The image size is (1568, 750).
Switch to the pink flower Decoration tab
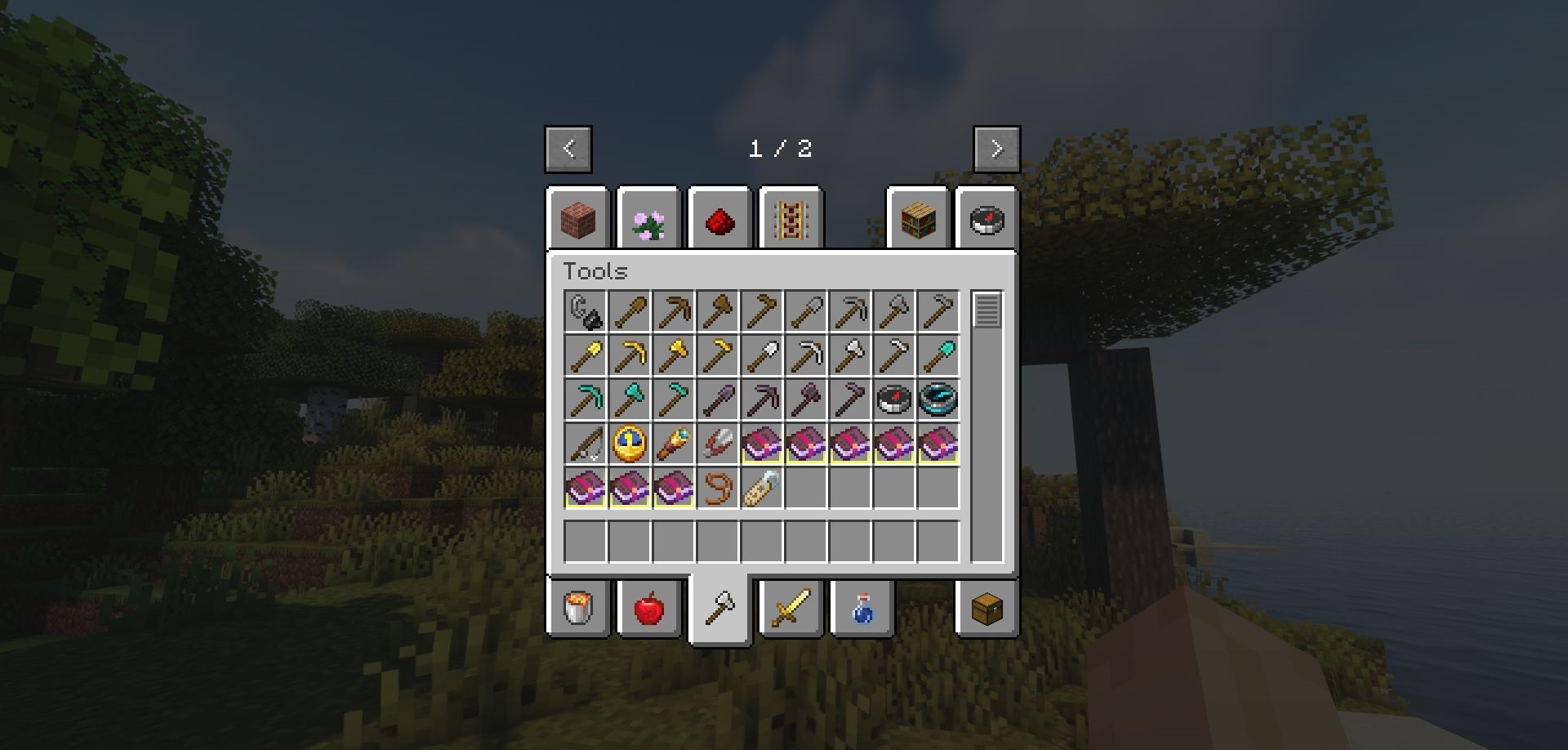click(649, 219)
